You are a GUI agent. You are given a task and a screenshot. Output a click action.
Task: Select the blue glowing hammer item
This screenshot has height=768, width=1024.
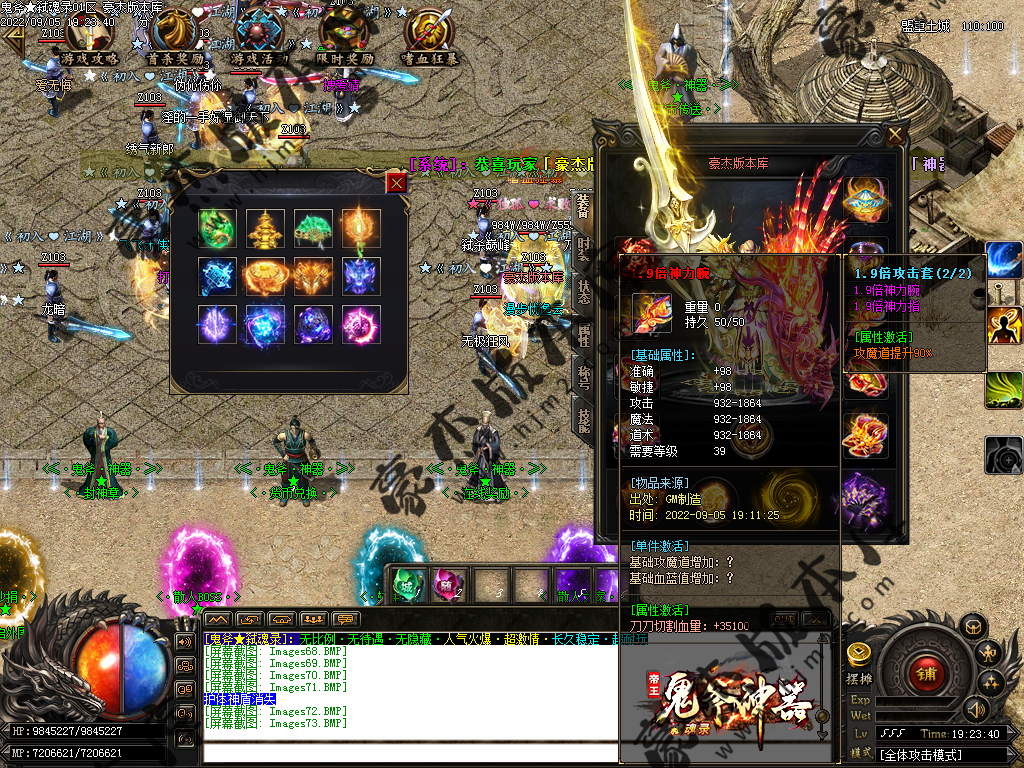[216, 276]
